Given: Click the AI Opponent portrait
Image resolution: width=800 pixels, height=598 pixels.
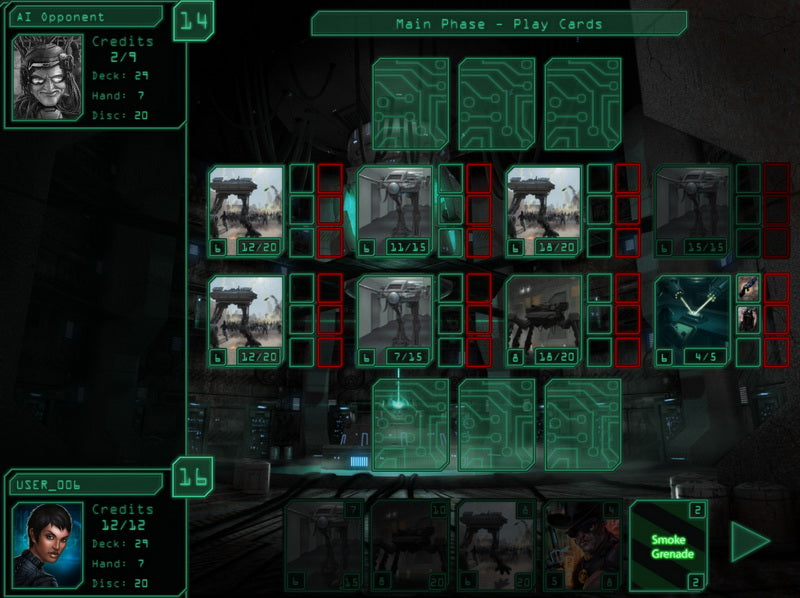Looking at the screenshot, I should click(x=47, y=76).
